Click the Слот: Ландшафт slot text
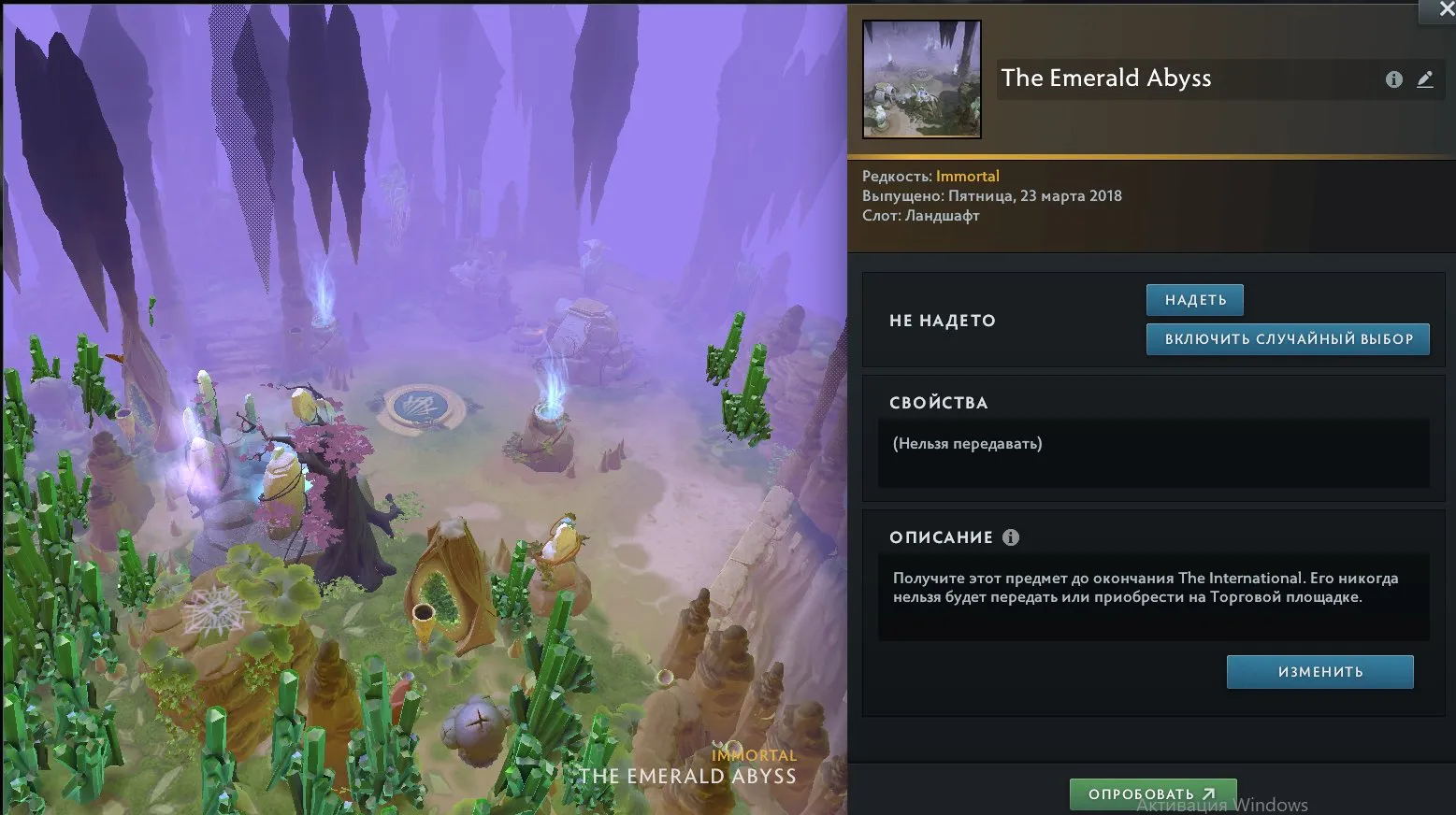The height and width of the screenshot is (815, 1456). tap(920, 215)
